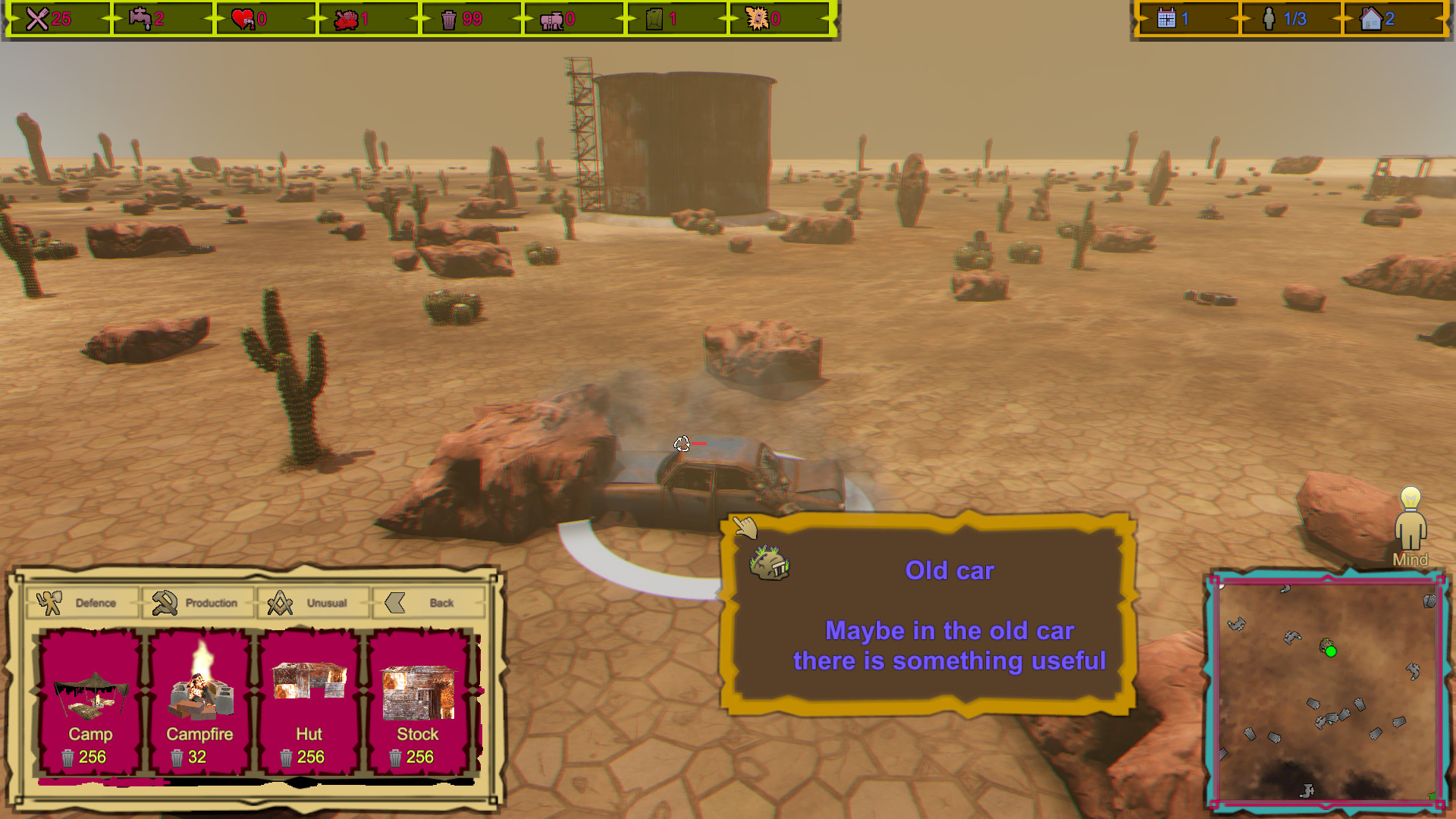
Task: Open the Production build category
Action: coord(197,602)
